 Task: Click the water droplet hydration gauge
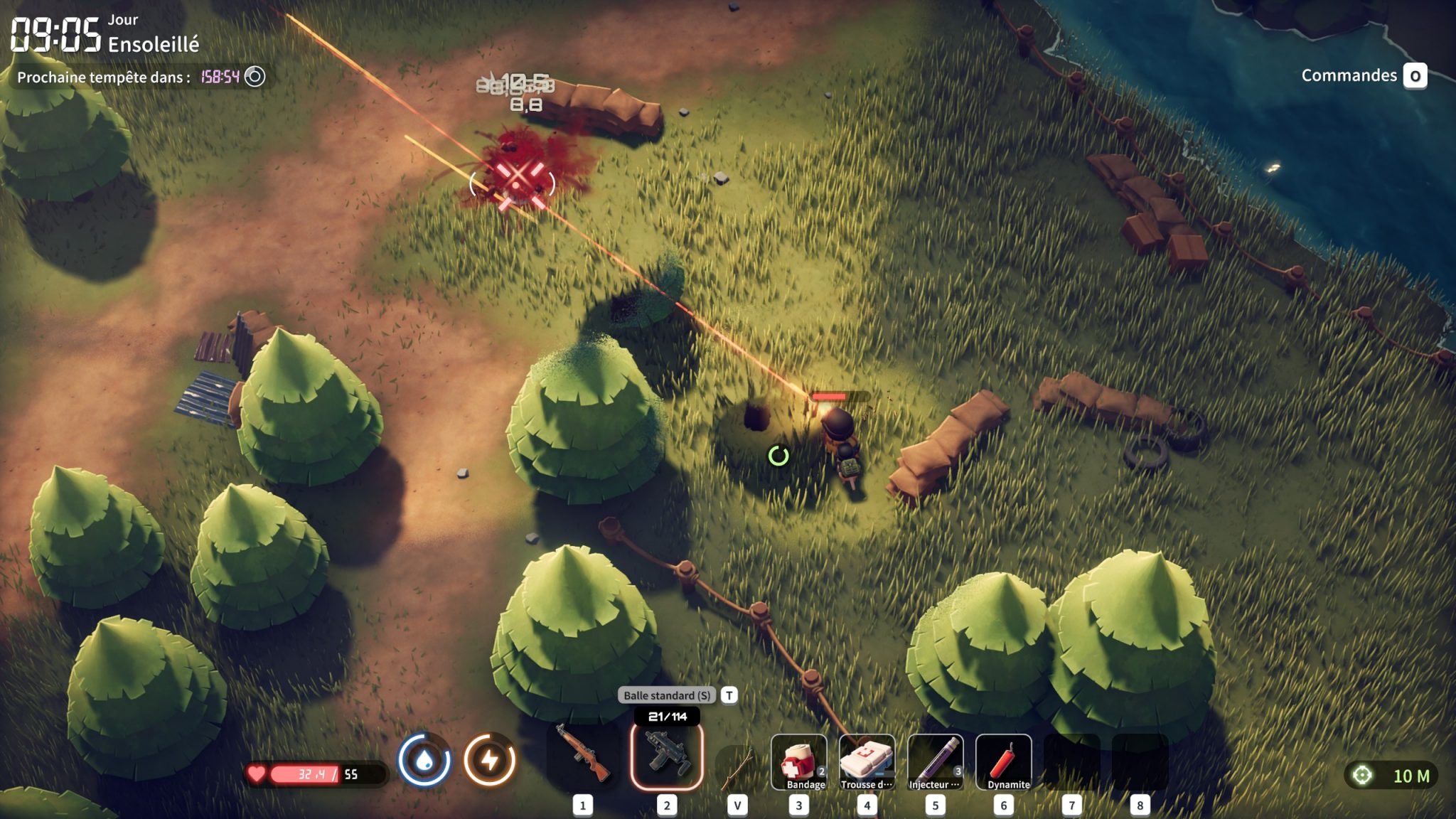point(424,761)
